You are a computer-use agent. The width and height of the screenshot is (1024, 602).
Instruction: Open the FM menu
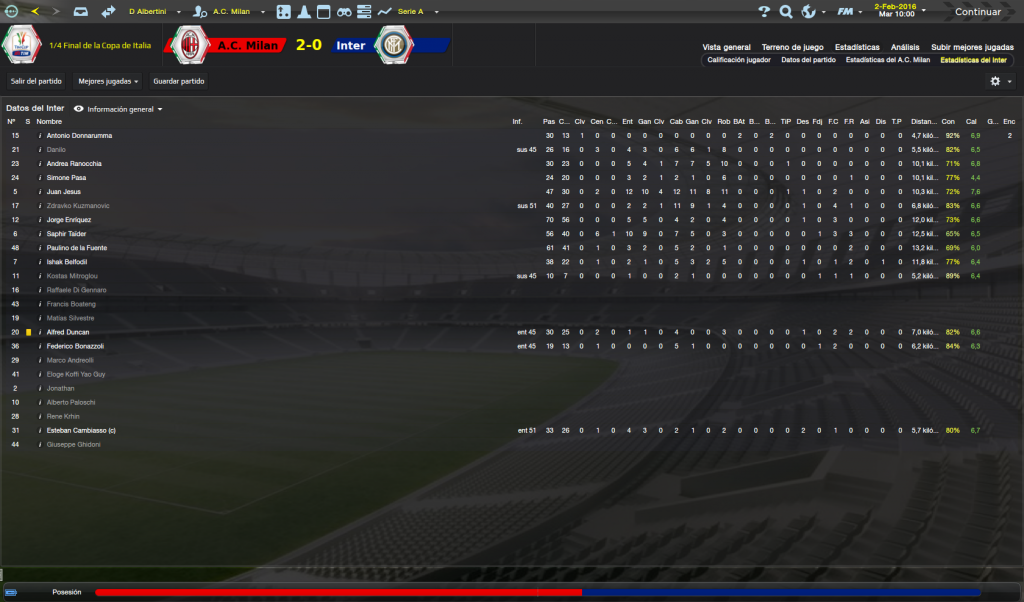click(847, 12)
